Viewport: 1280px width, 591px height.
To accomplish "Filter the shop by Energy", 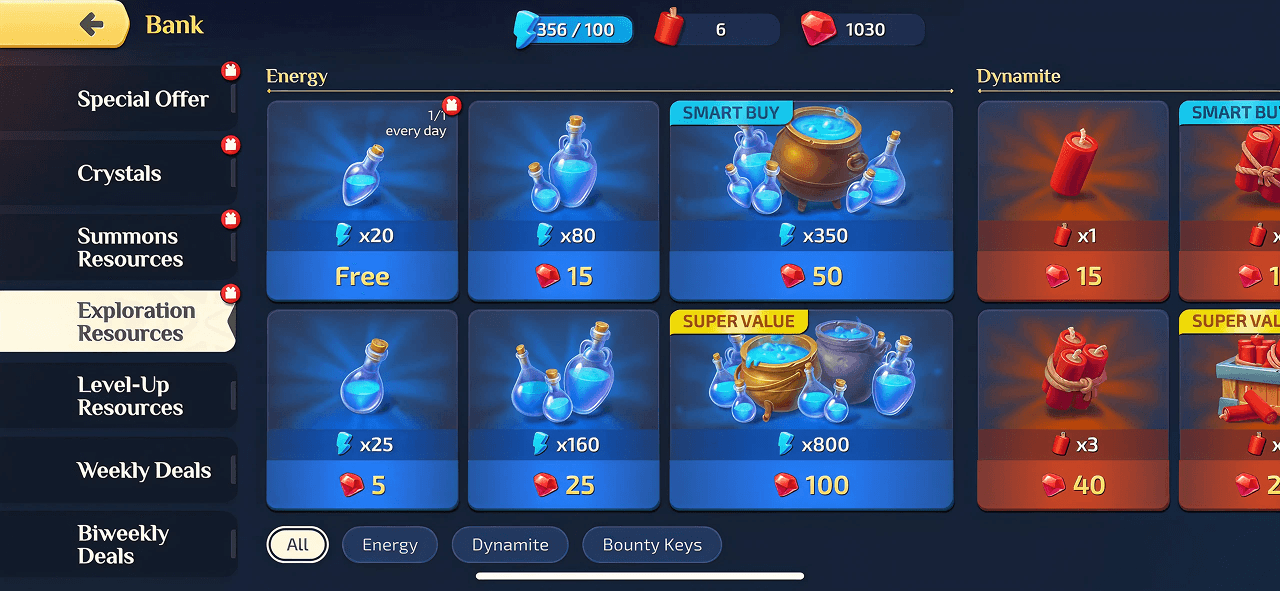I will [x=390, y=545].
